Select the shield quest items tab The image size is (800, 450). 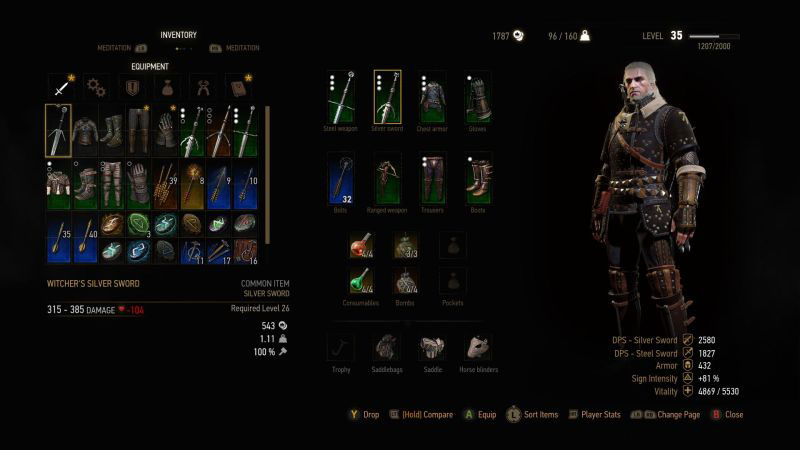pyautogui.click(x=131, y=87)
